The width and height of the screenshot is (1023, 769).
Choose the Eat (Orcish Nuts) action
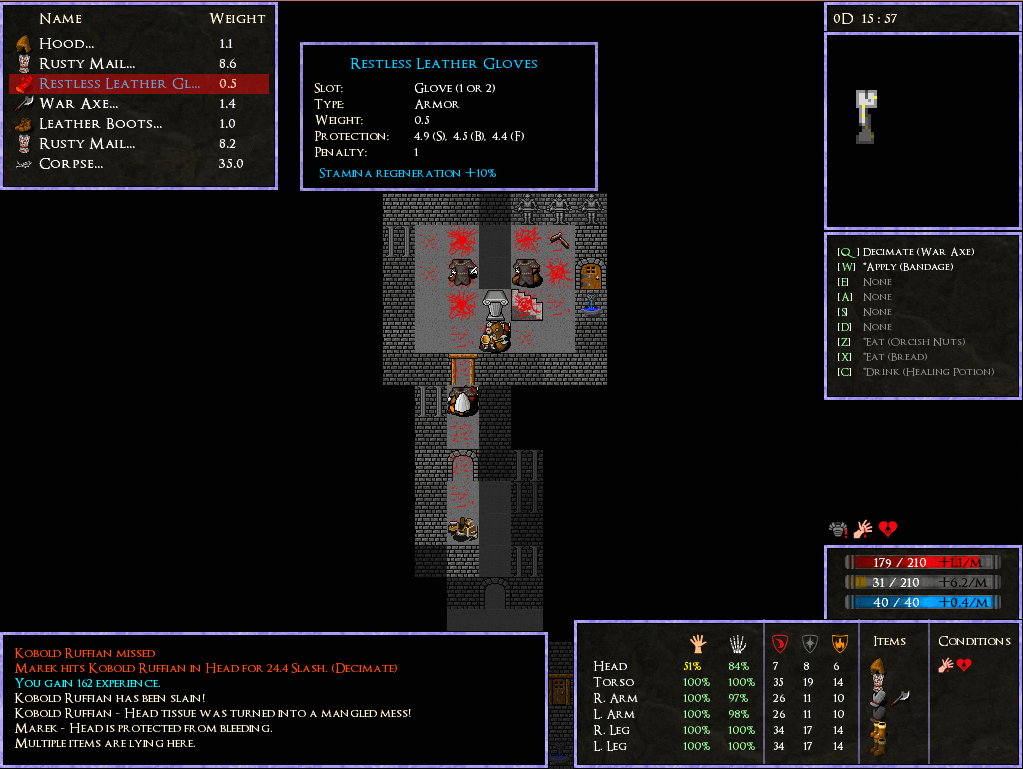pos(914,342)
